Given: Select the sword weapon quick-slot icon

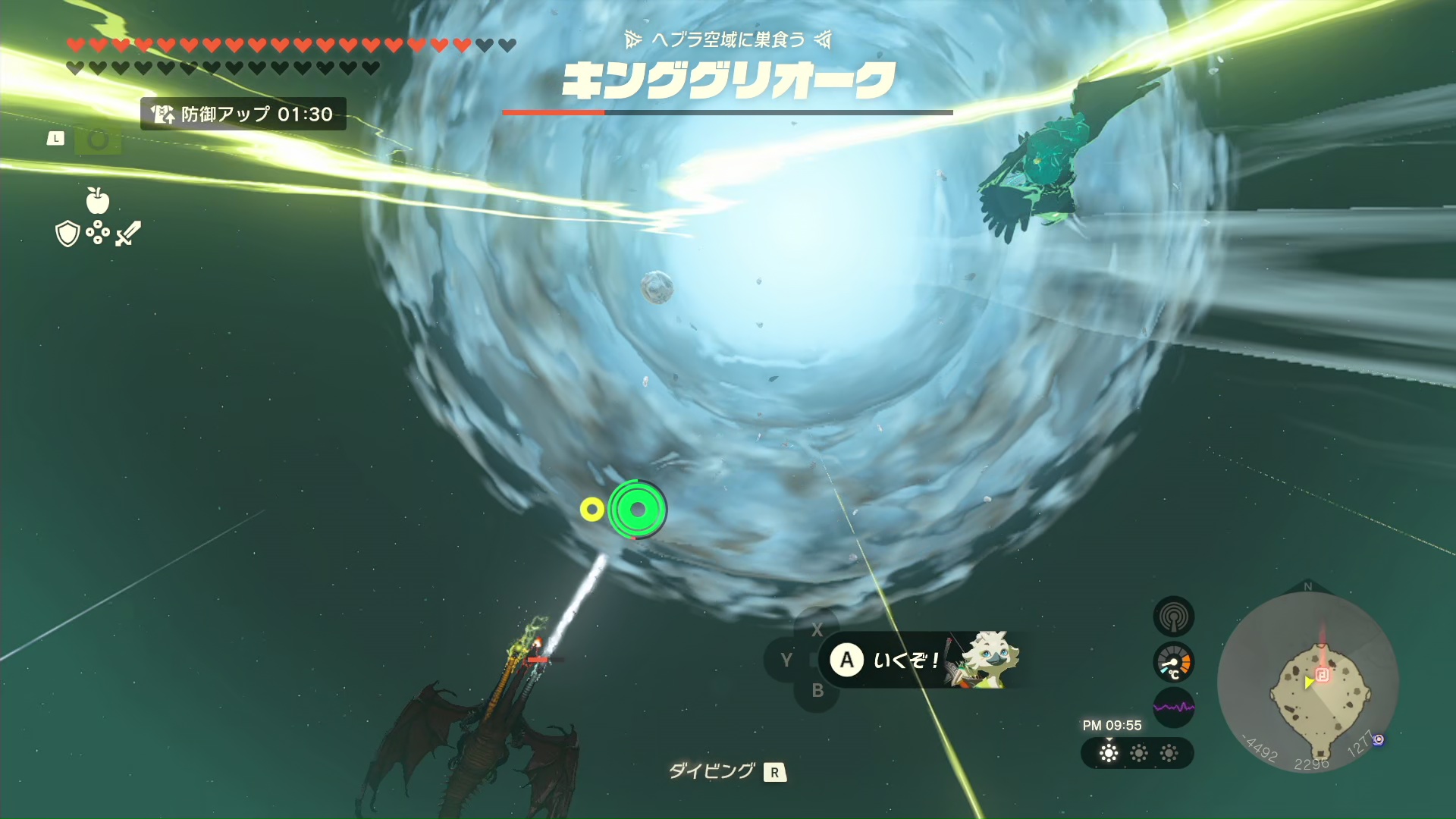Looking at the screenshot, I should tap(128, 234).
